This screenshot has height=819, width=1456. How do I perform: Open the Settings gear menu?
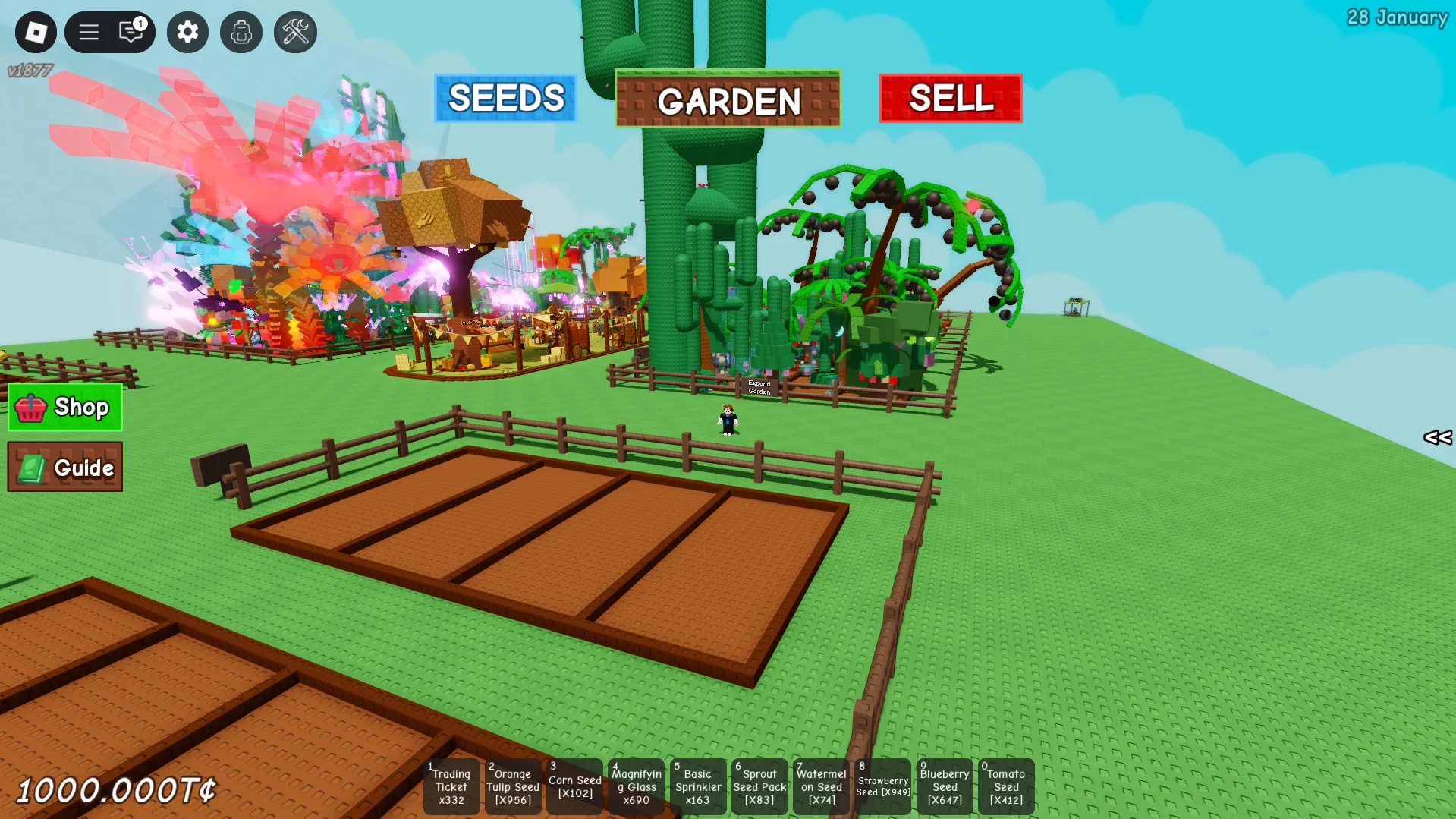point(187,33)
